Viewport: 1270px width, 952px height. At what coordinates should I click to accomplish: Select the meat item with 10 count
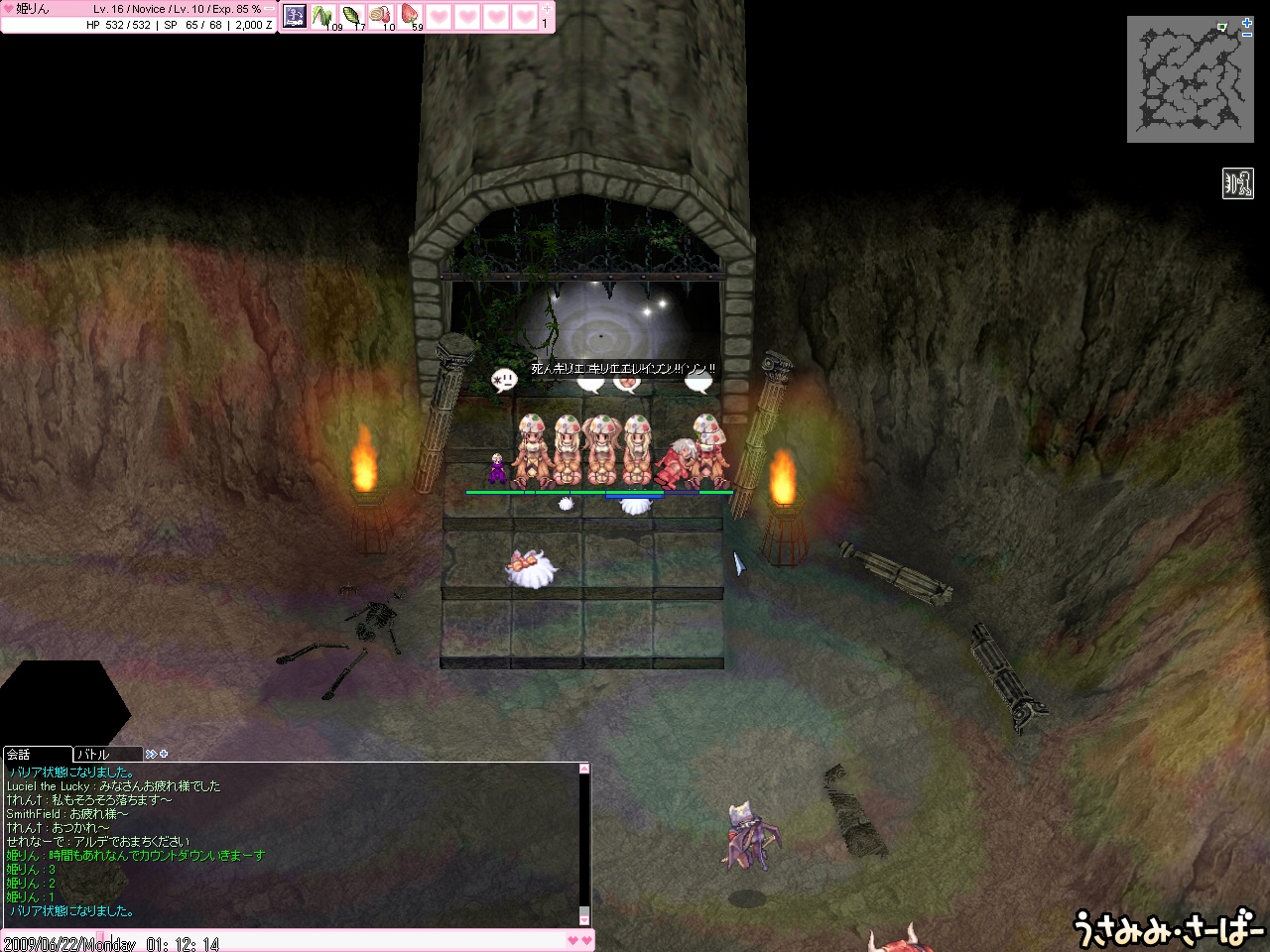(381, 16)
